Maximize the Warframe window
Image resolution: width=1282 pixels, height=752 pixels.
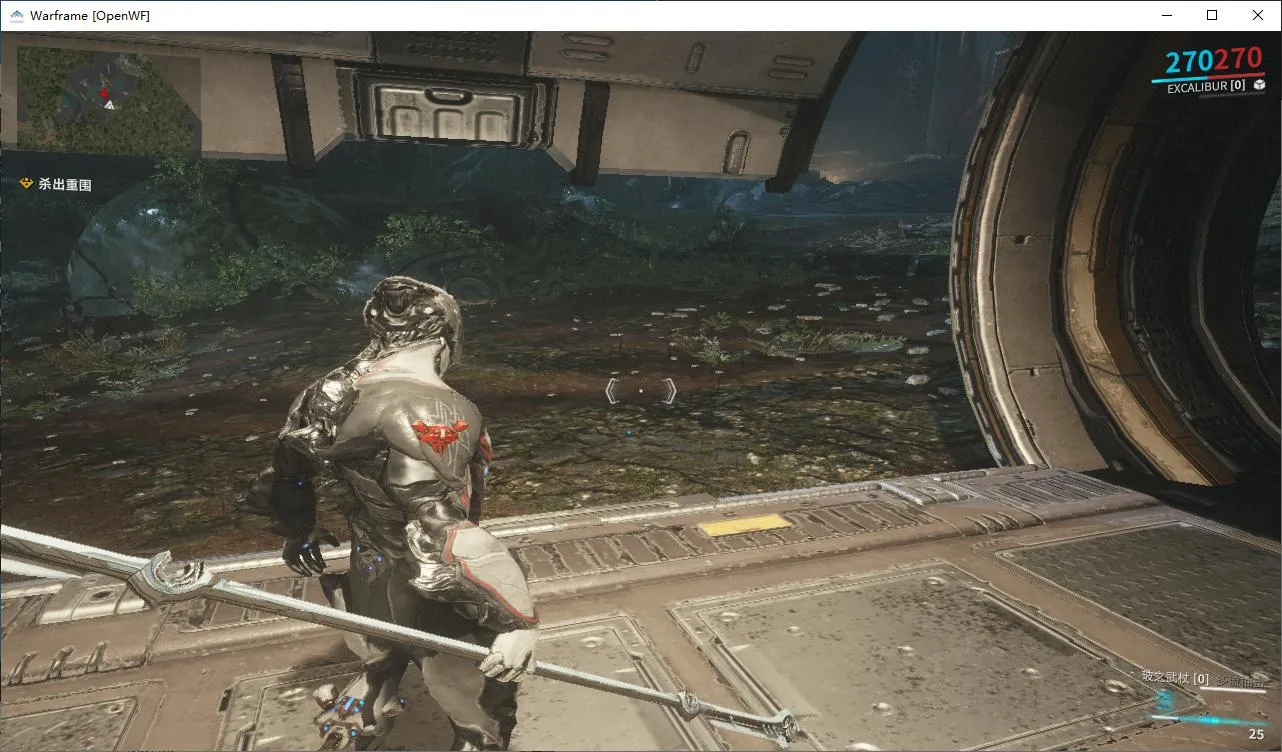(1212, 15)
